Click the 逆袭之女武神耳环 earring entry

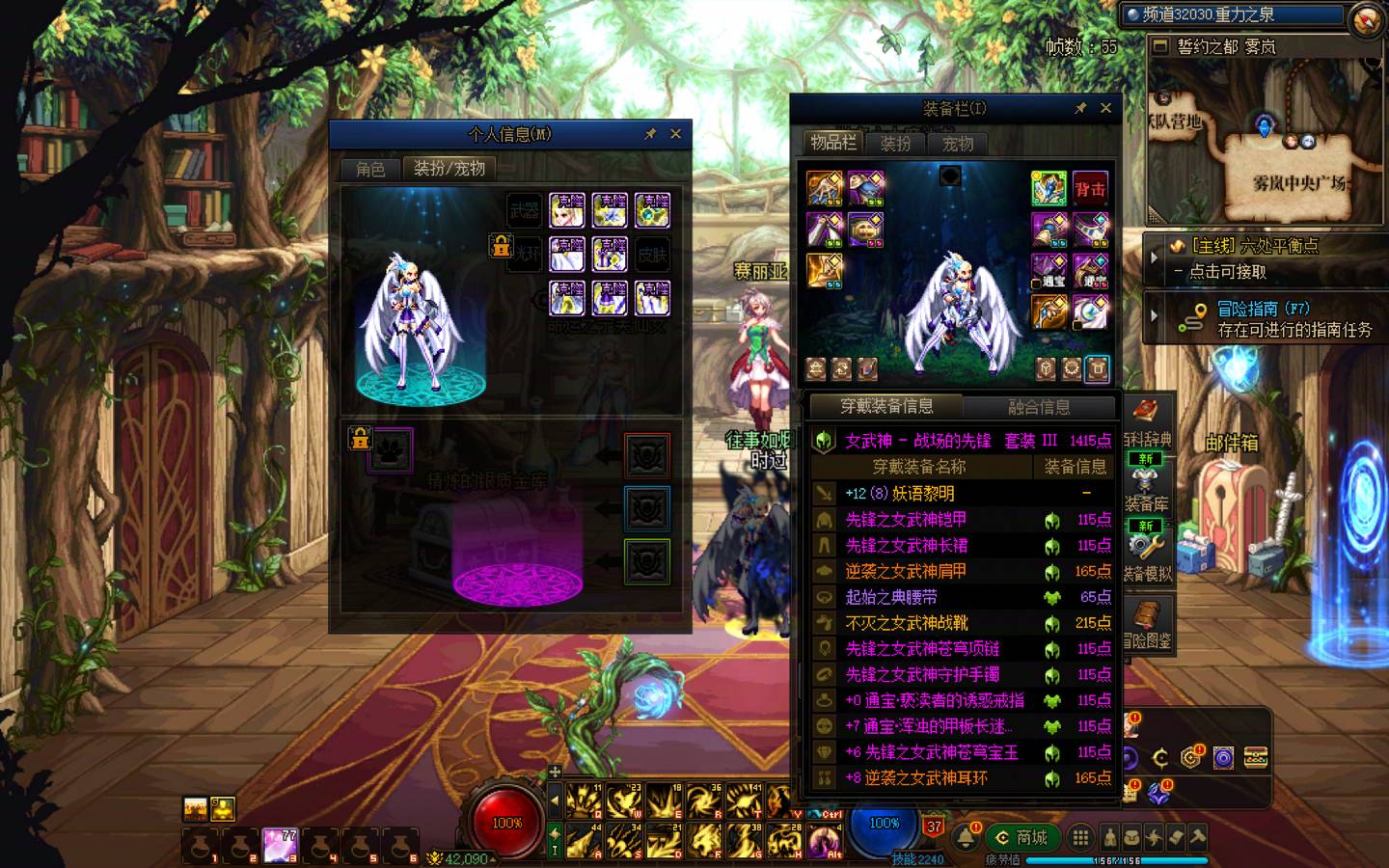point(926,777)
